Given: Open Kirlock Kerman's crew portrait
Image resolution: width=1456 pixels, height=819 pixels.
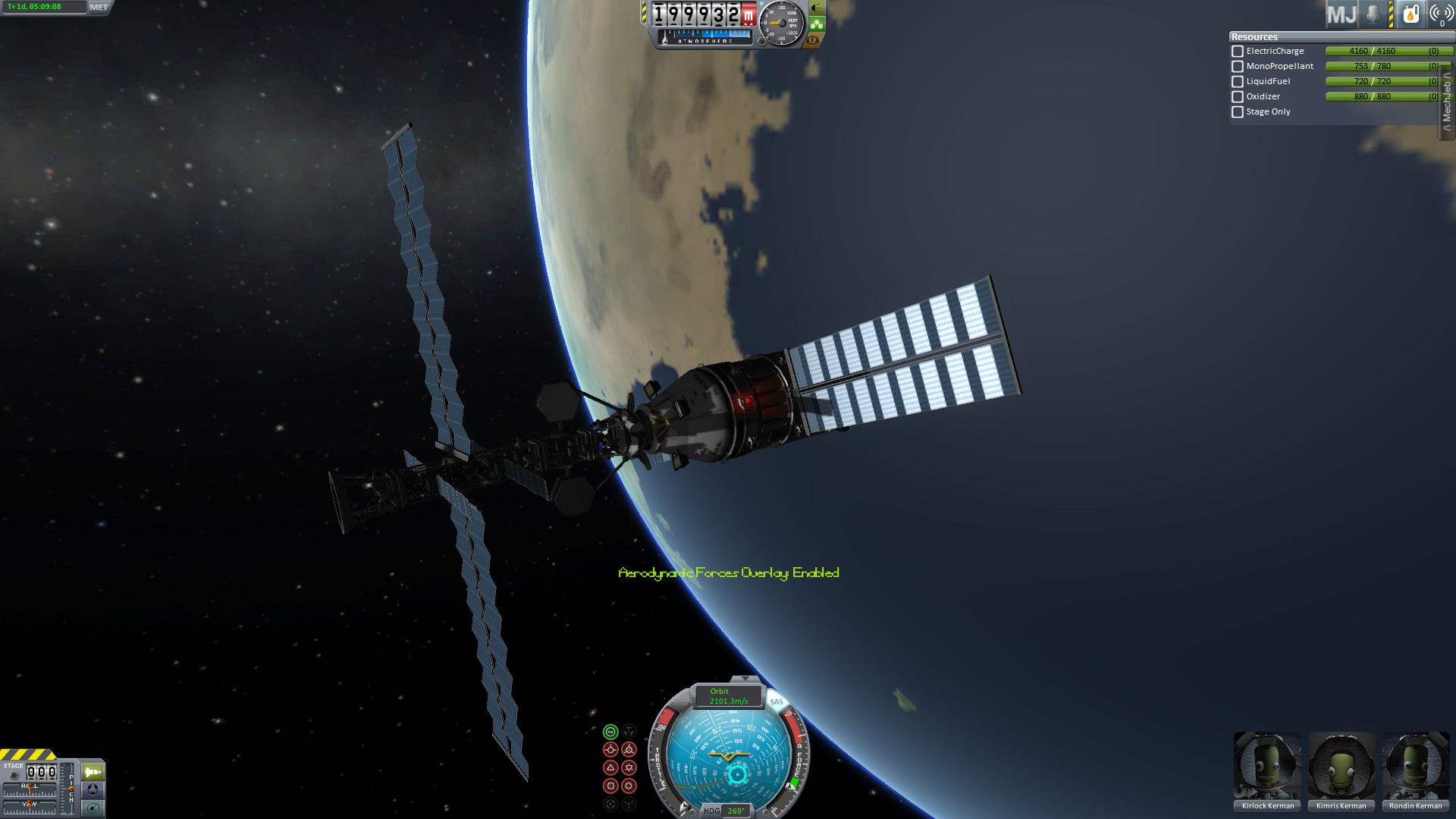Looking at the screenshot, I should coord(1267,766).
